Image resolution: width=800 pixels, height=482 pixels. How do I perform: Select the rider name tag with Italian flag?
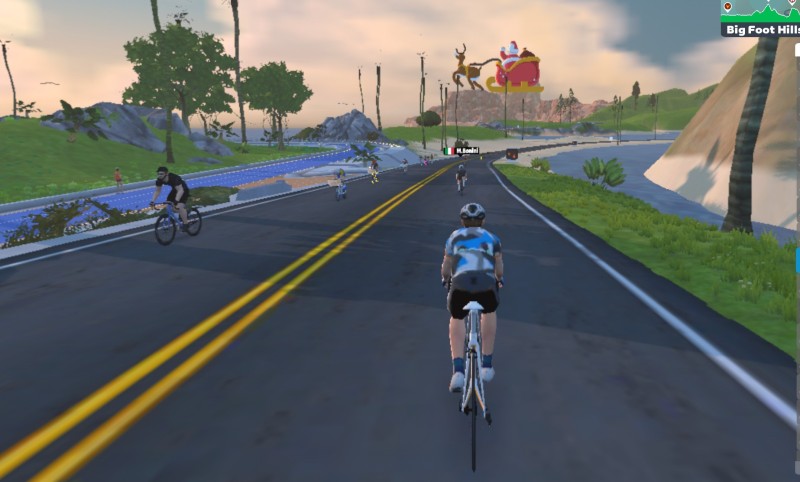pos(462,151)
